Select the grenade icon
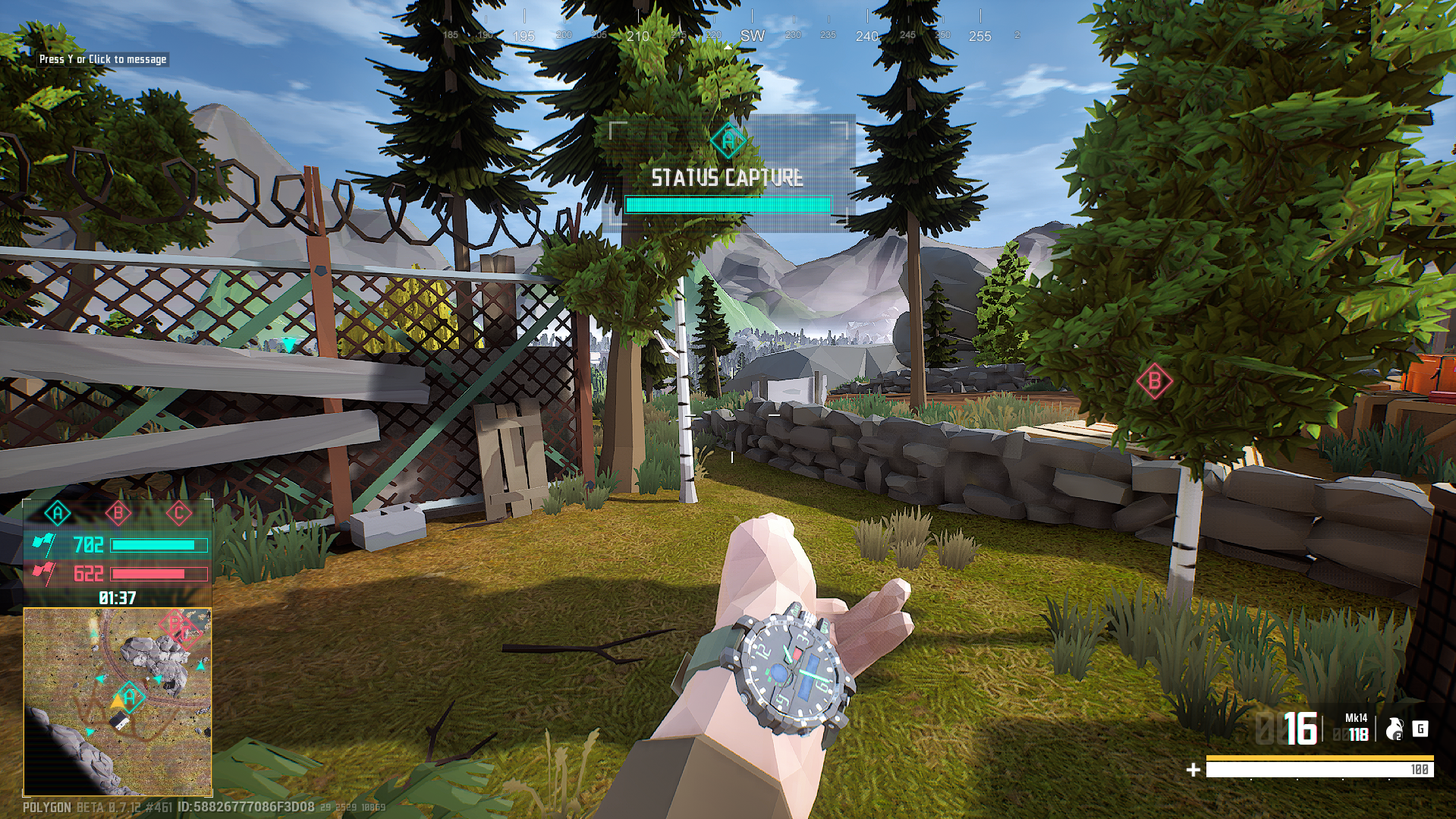The height and width of the screenshot is (819, 1456). (1394, 729)
